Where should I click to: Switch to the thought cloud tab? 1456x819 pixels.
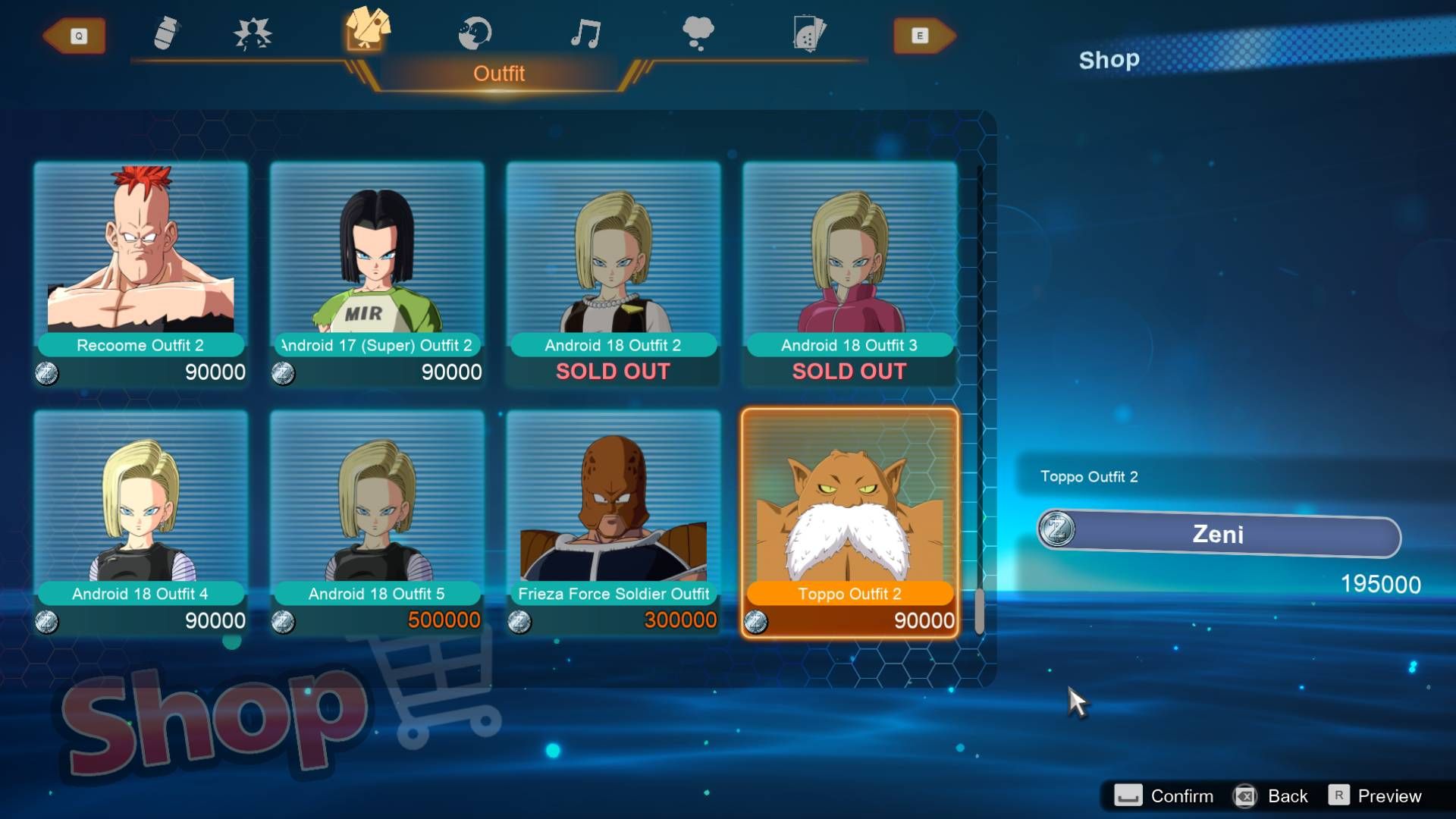pos(698,34)
